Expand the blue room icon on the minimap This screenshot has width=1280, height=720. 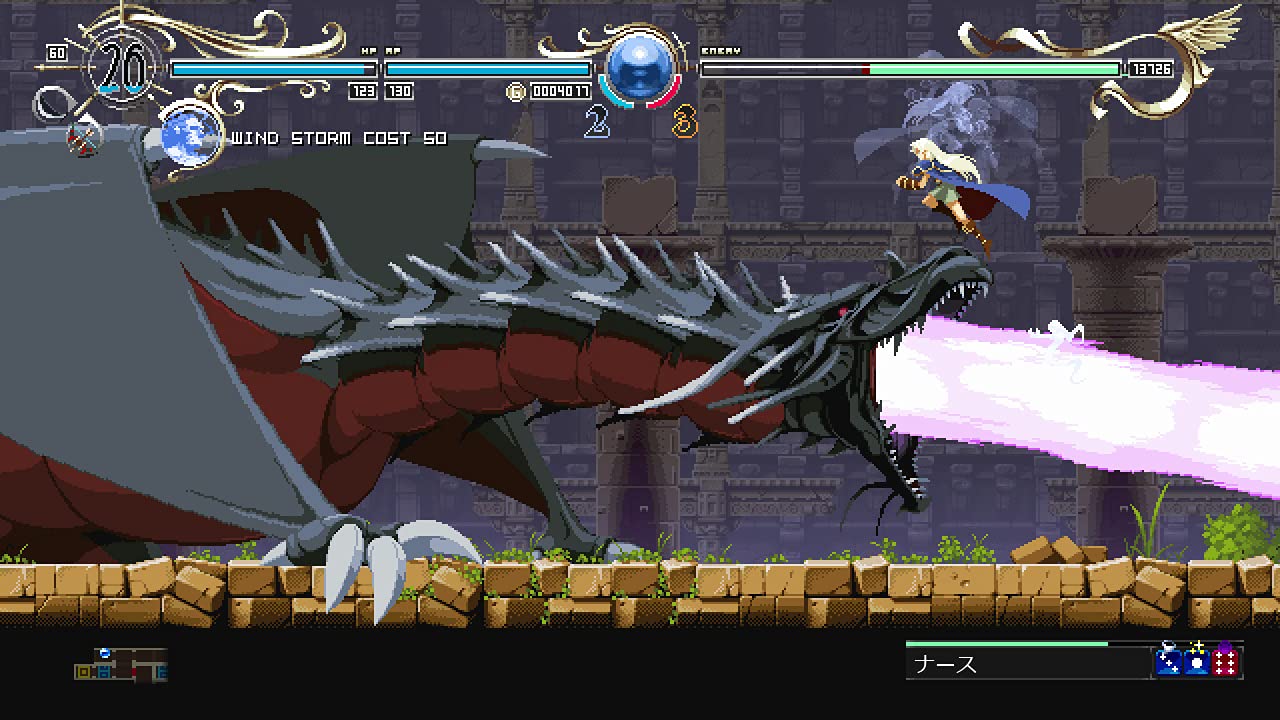pos(104,672)
